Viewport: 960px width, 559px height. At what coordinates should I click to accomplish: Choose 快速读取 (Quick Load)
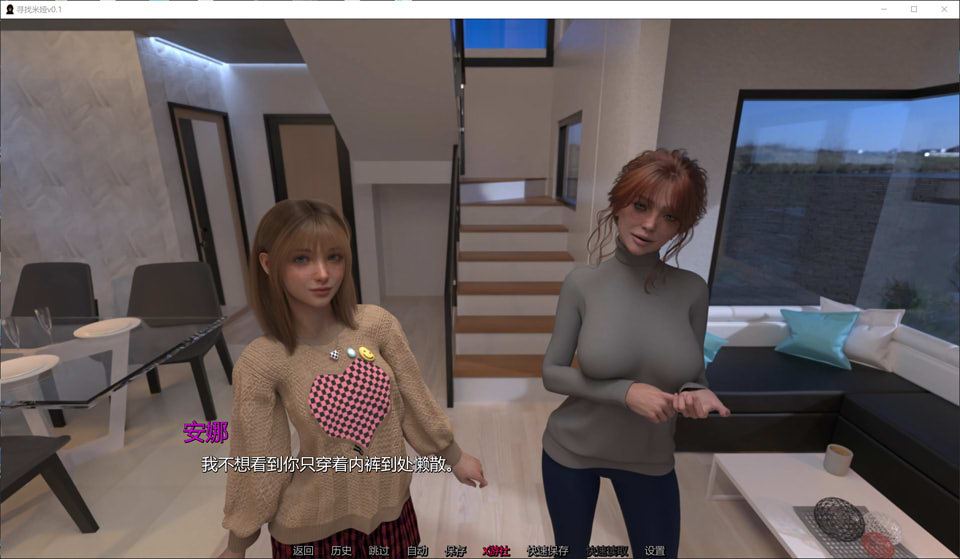[607, 550]
